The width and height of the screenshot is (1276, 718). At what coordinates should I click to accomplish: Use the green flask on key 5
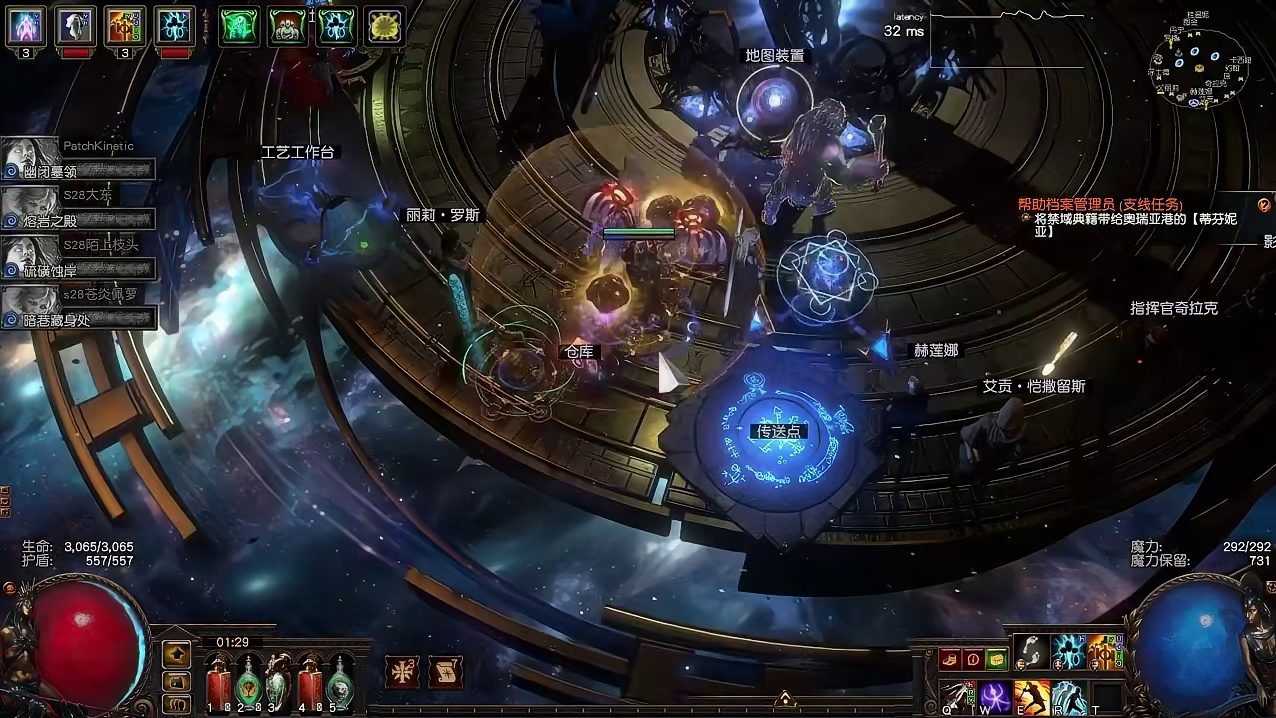click(341, 682)
